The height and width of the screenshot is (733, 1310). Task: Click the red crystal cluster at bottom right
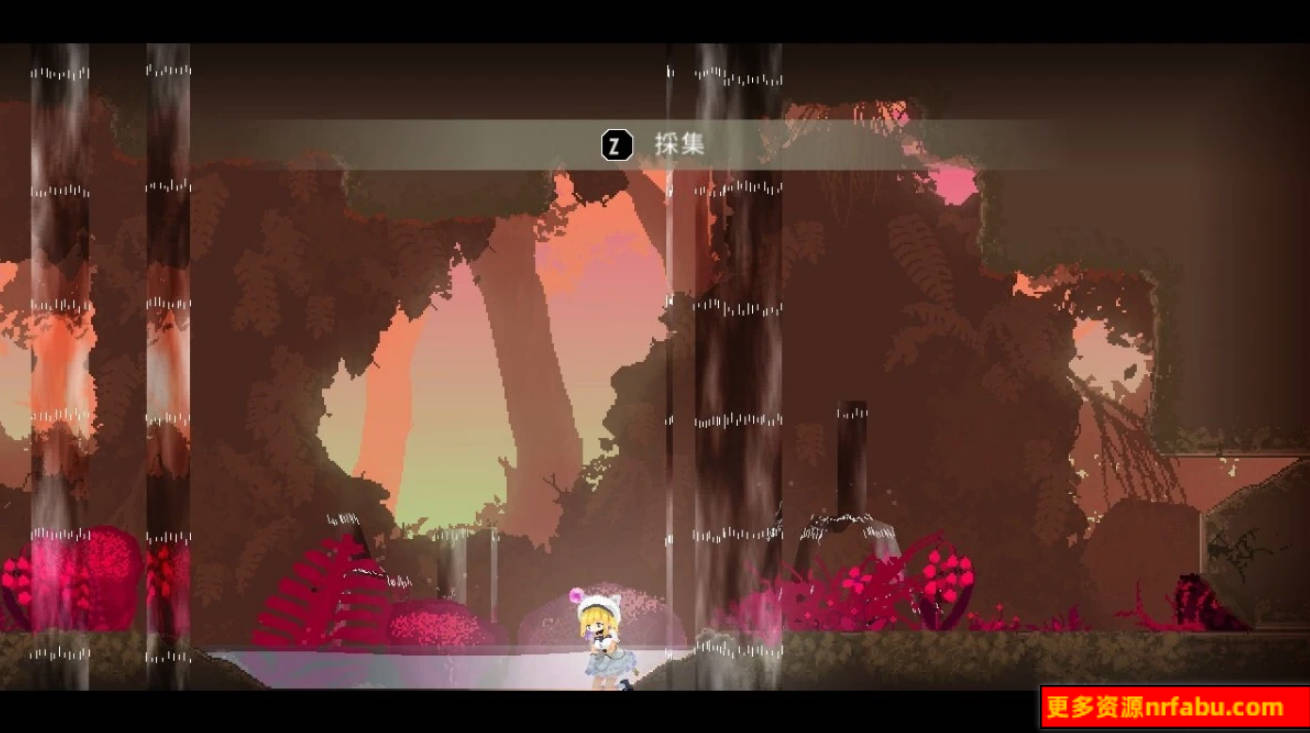[x=1195, y=600]
